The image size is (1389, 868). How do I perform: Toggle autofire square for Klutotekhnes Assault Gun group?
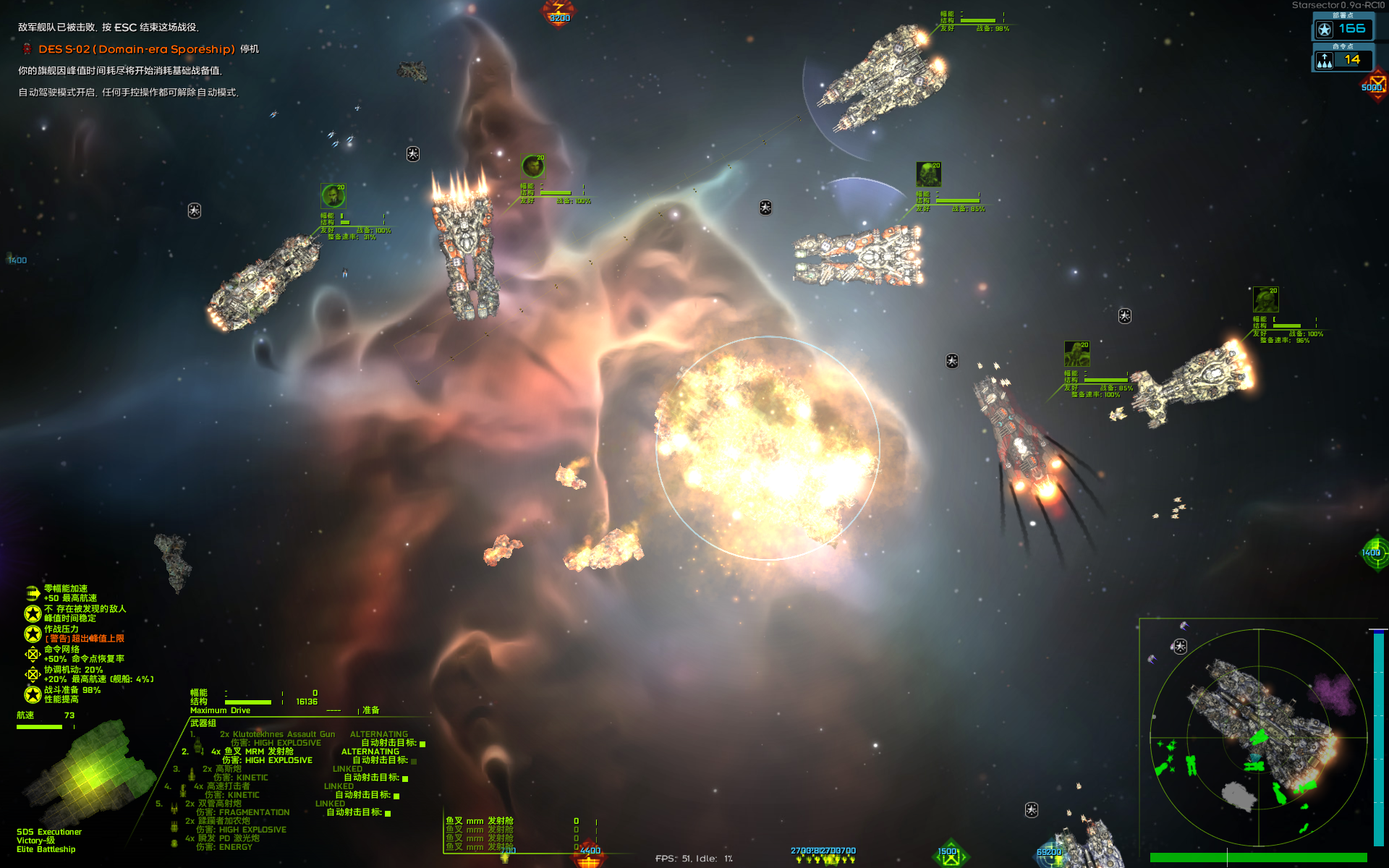coord(422,744)
